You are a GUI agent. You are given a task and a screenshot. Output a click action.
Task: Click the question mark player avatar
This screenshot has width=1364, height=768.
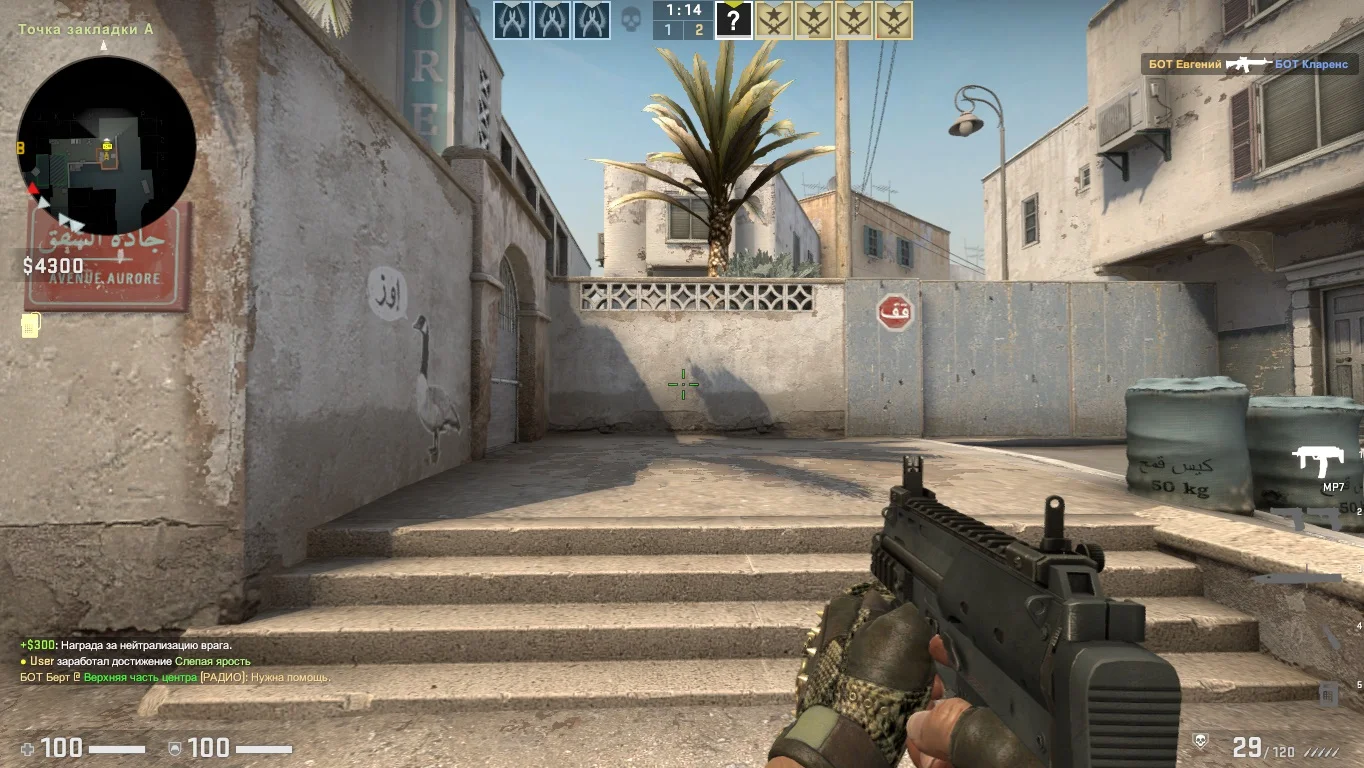(x=733, y=20)
